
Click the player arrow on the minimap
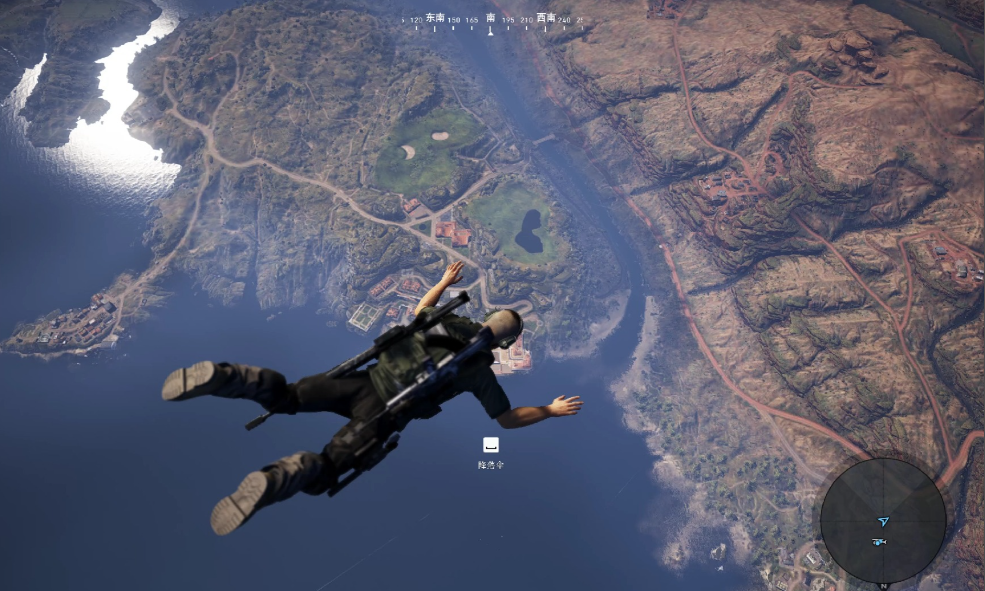coord(883,521)
